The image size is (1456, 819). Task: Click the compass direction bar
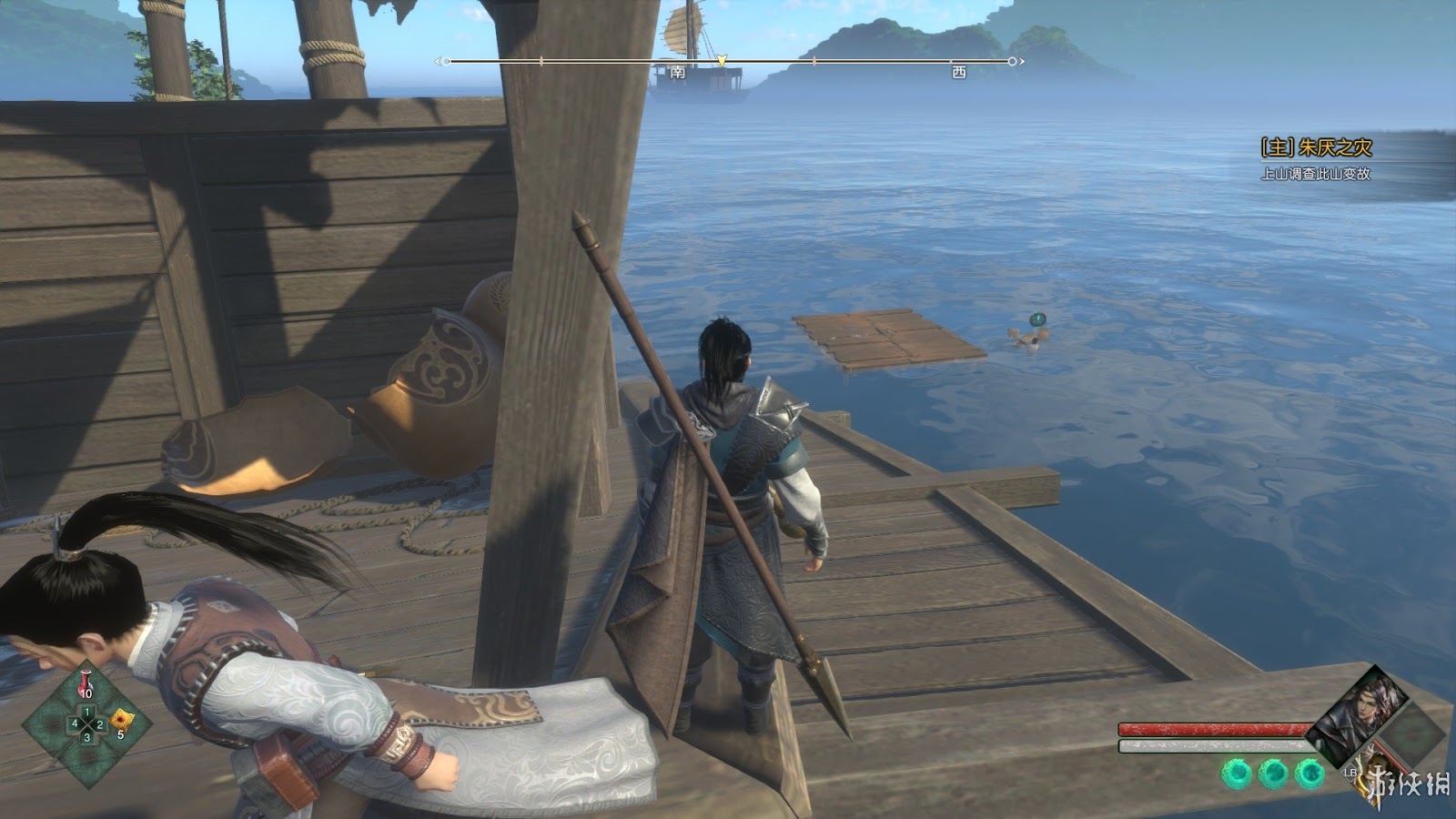pos(730,62)
